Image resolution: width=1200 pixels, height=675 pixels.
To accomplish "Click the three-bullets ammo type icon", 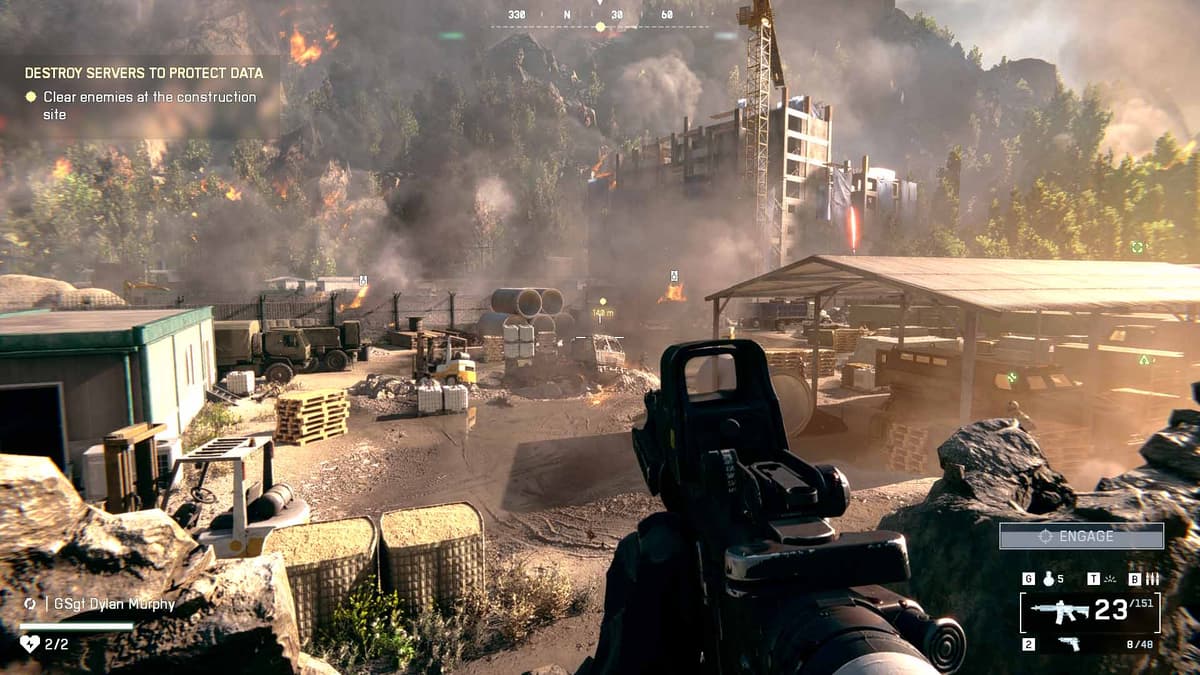I will (1152, 579).
